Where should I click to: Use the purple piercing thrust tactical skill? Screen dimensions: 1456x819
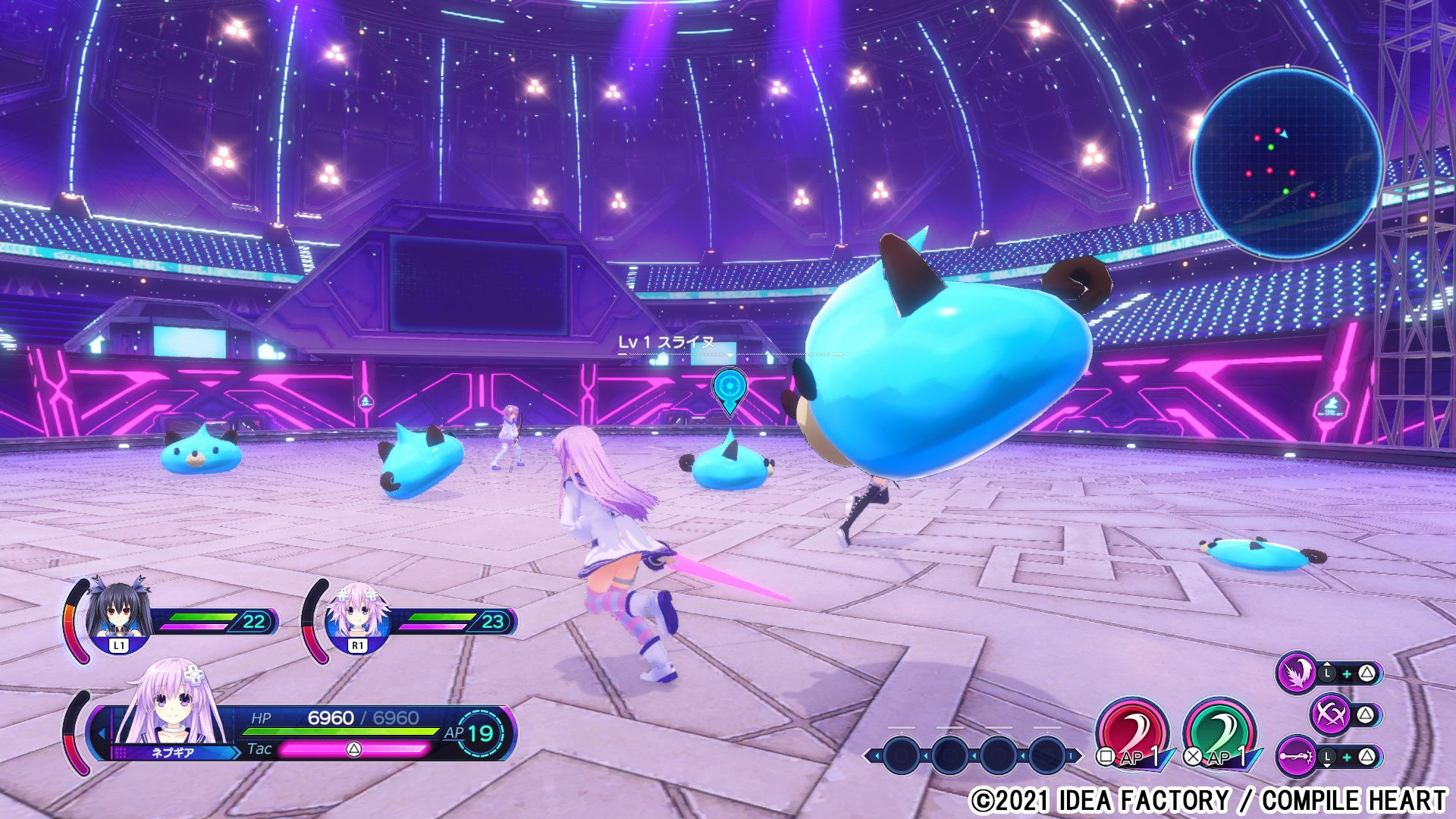coord(1295,756)
